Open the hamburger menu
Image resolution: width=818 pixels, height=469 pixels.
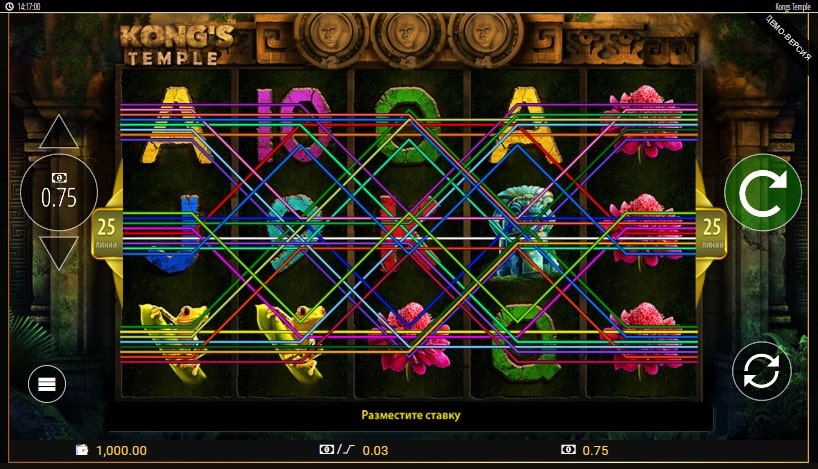tap(47, 382)
